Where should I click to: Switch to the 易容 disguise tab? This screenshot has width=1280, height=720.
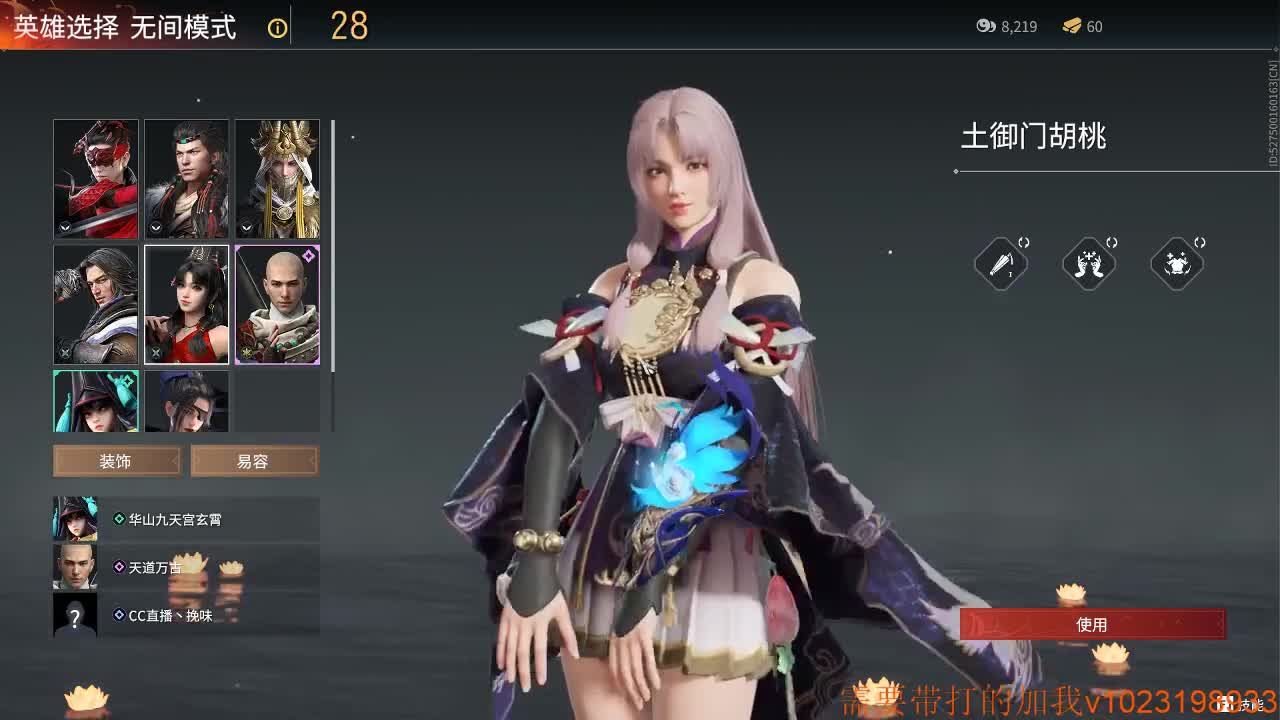coord(255,460)
